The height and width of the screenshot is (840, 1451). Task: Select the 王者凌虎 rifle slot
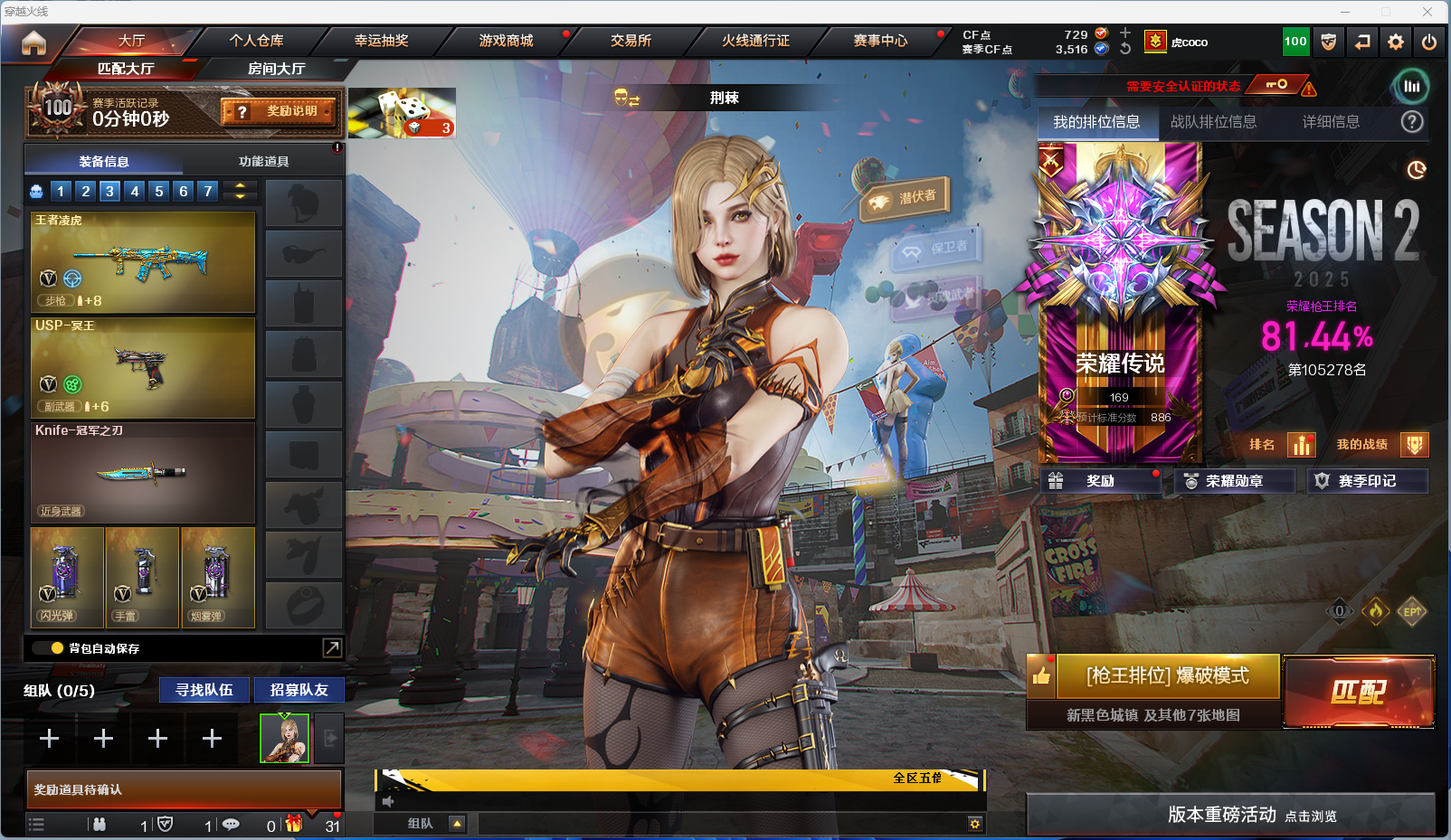pos(143,262)
